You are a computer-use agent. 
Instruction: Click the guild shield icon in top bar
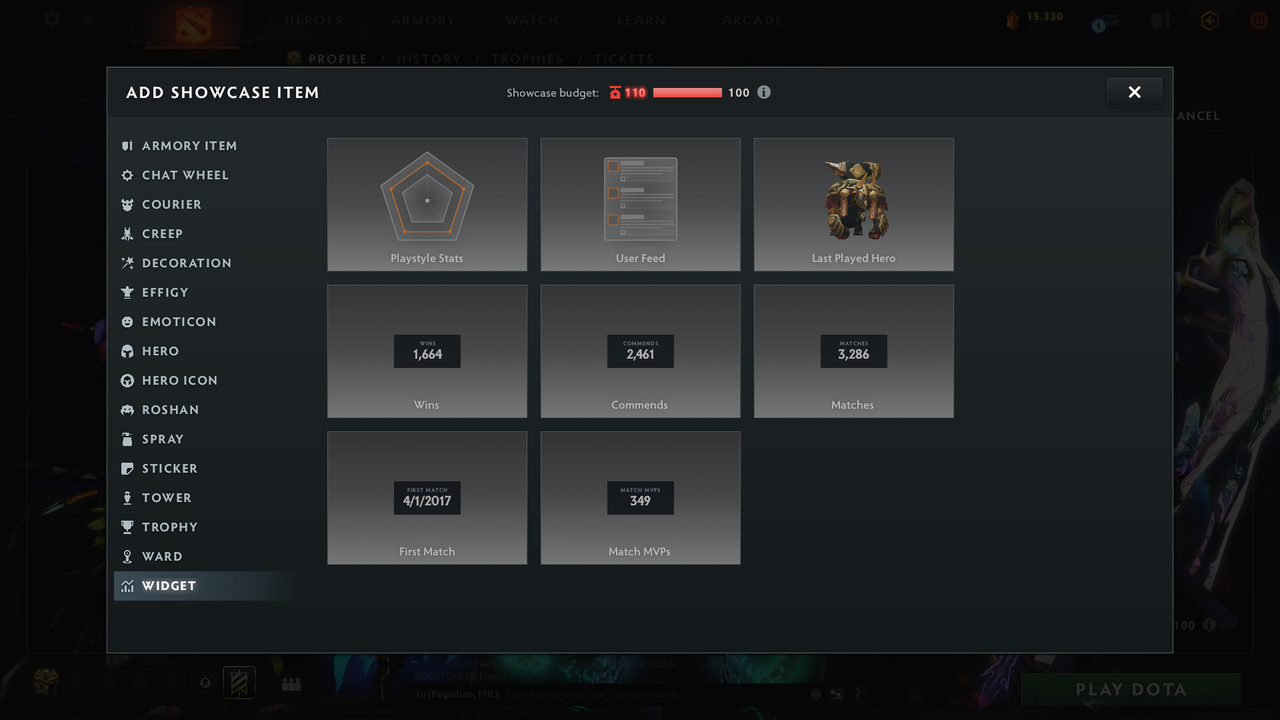click(1161, 20)
